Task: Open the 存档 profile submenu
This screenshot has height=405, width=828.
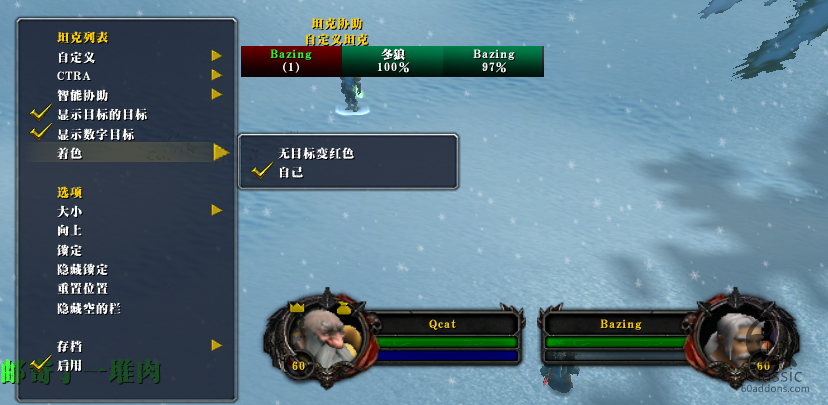Action: click(x=69, y=346)
